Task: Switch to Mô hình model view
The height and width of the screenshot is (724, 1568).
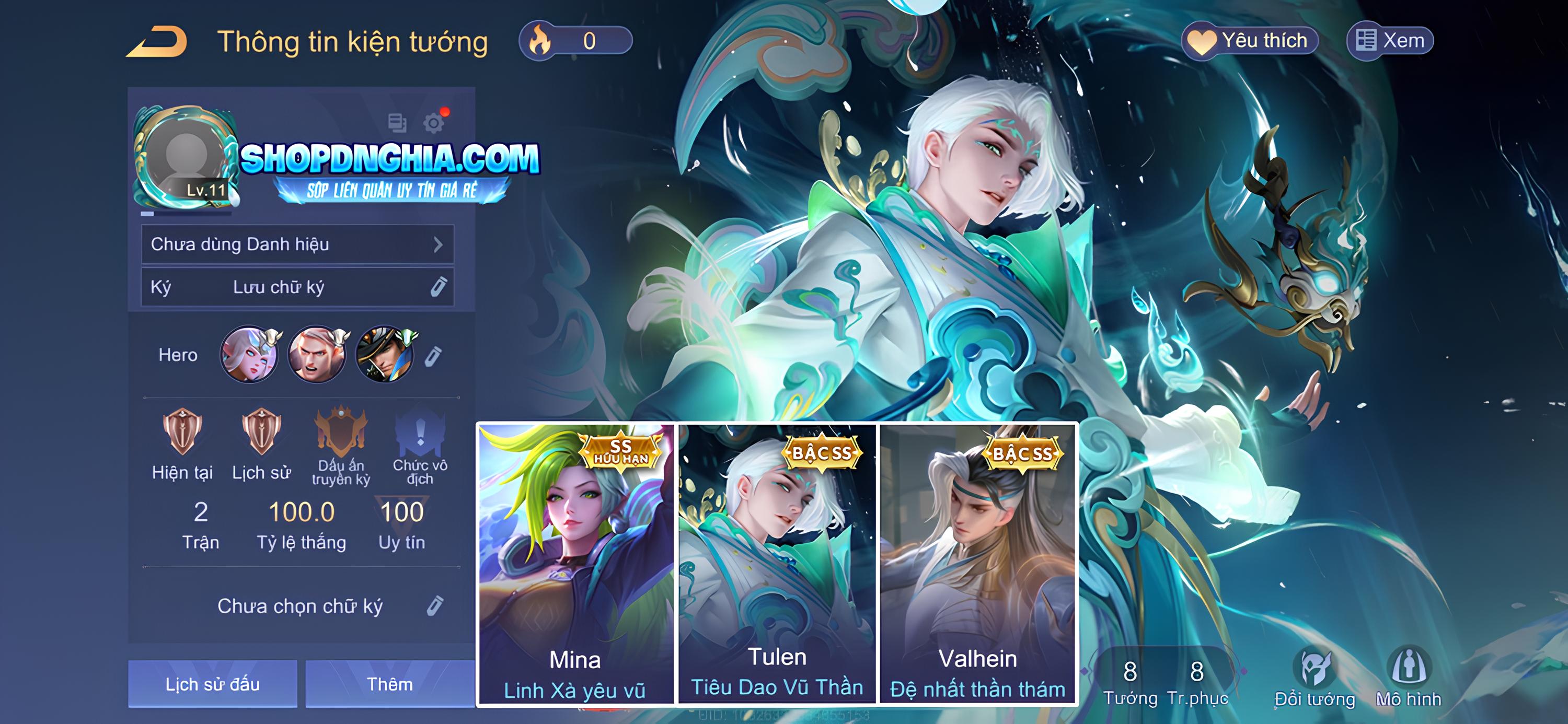Action: (1409, 679)
